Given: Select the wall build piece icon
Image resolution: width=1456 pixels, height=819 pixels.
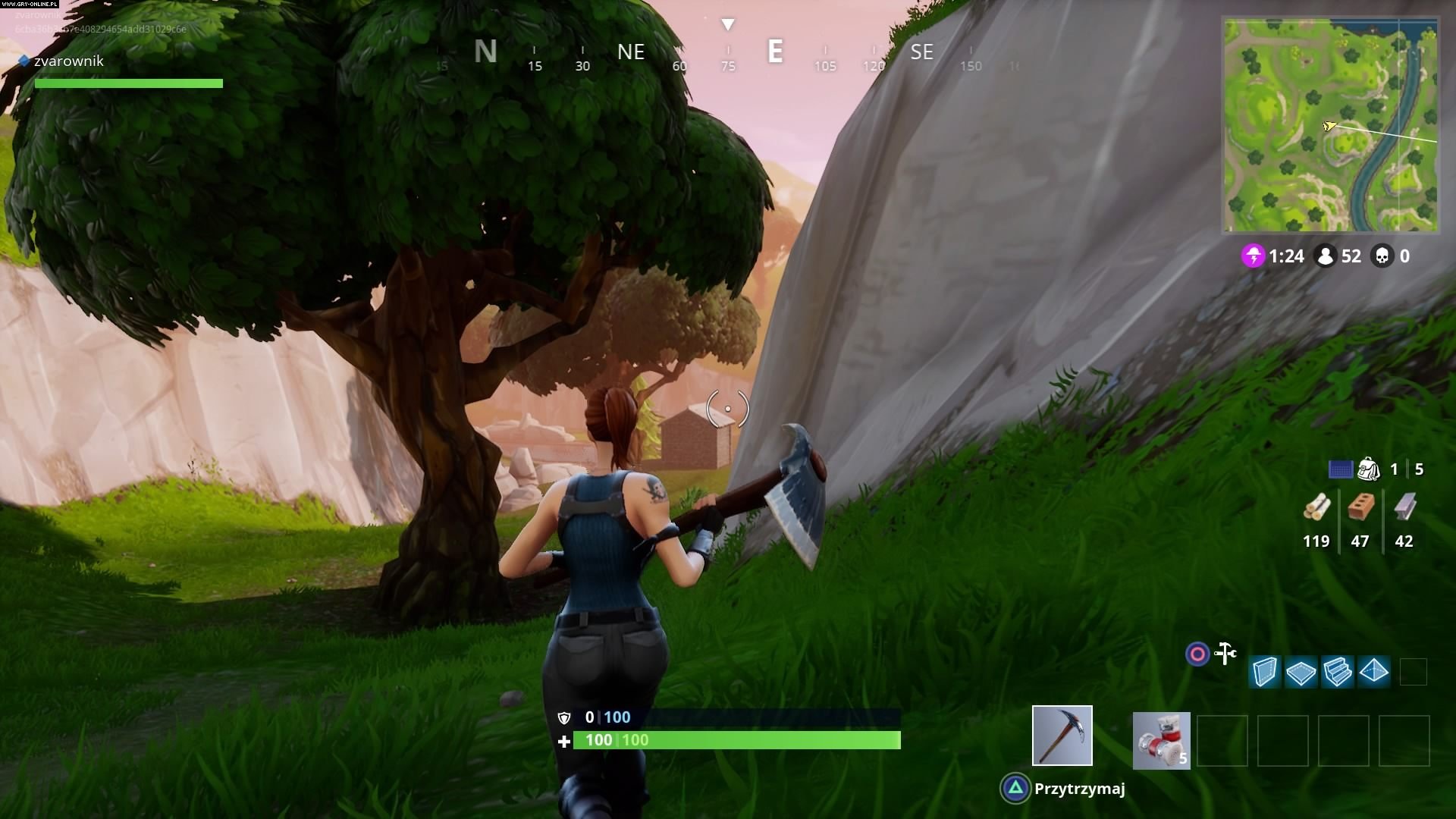Looking at the screenshot, I should 1266,671.
